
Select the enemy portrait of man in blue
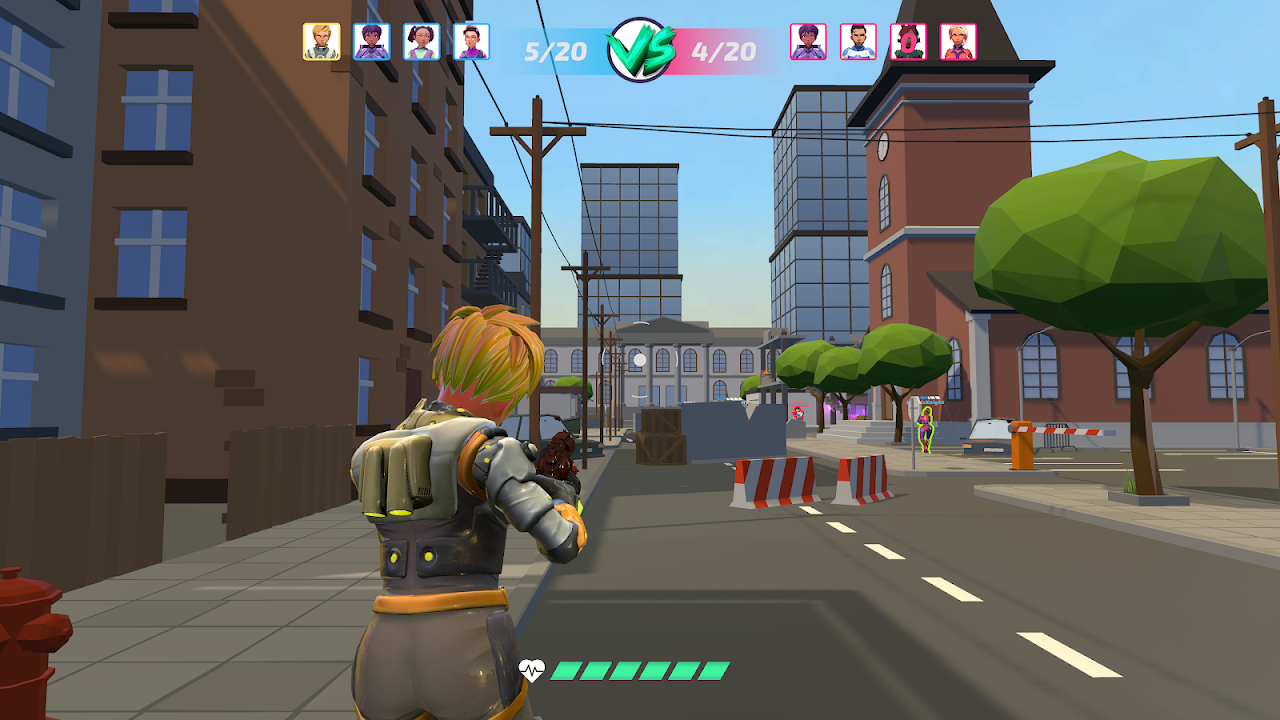858,42
